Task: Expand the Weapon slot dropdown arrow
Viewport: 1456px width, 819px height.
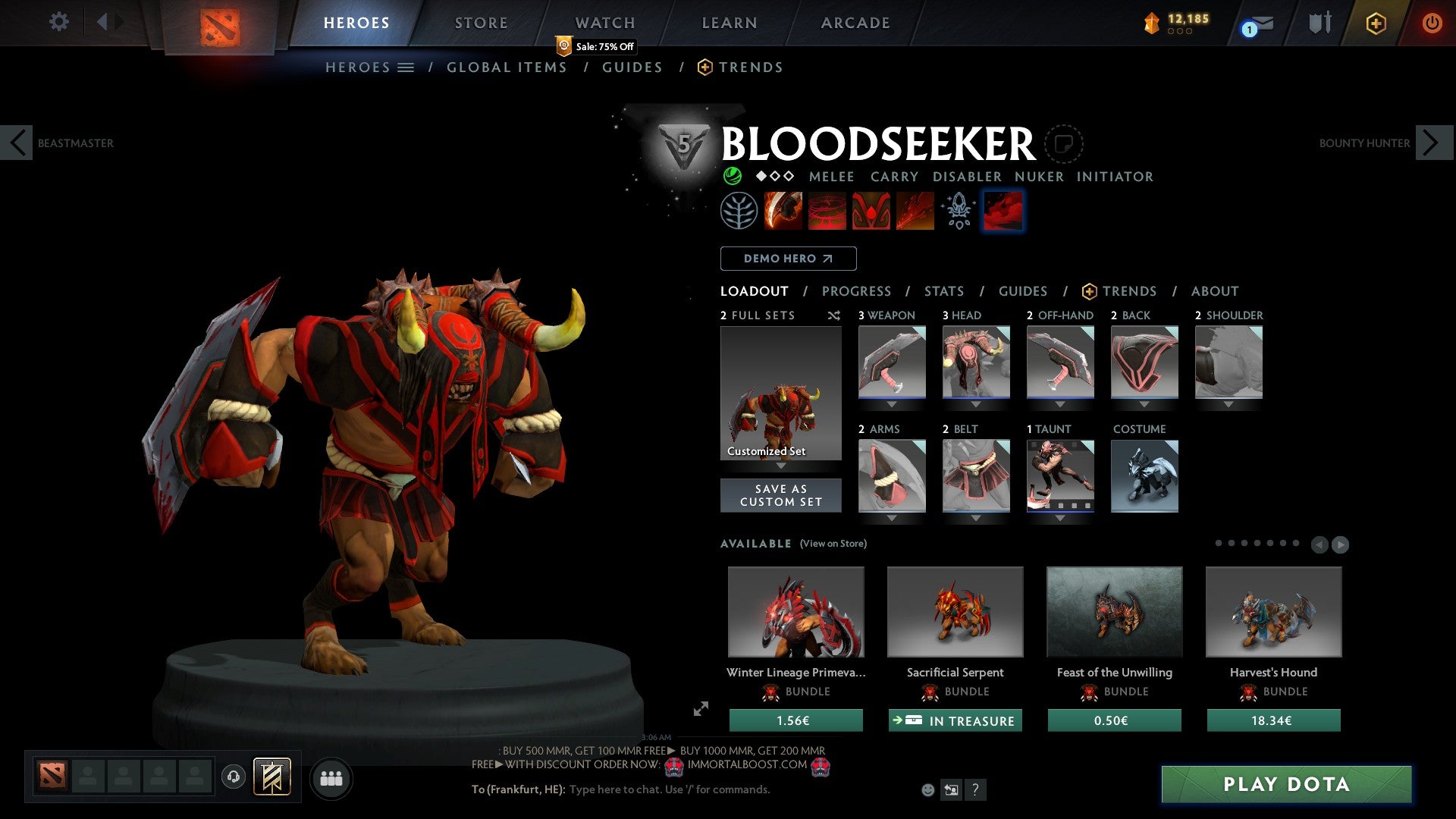Action: (x=891, y=404)
